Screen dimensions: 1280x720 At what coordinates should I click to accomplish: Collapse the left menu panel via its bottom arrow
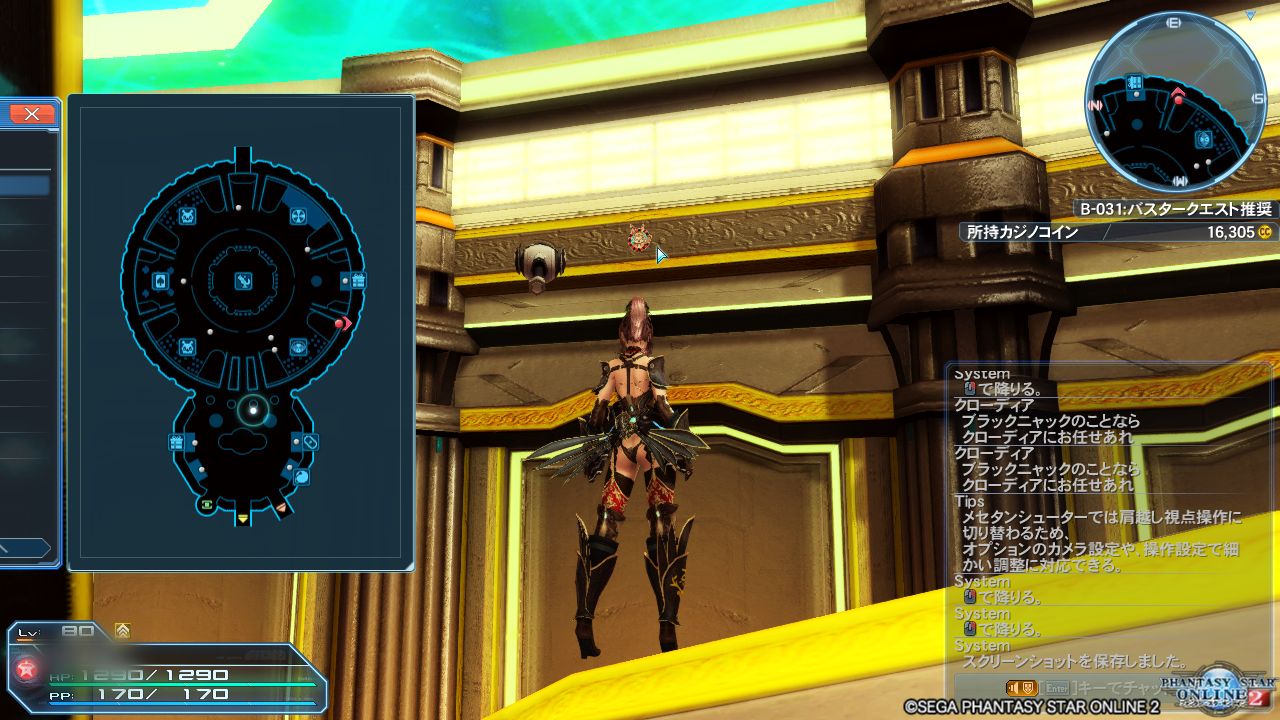pyautogui.click(x=25, y=547)
